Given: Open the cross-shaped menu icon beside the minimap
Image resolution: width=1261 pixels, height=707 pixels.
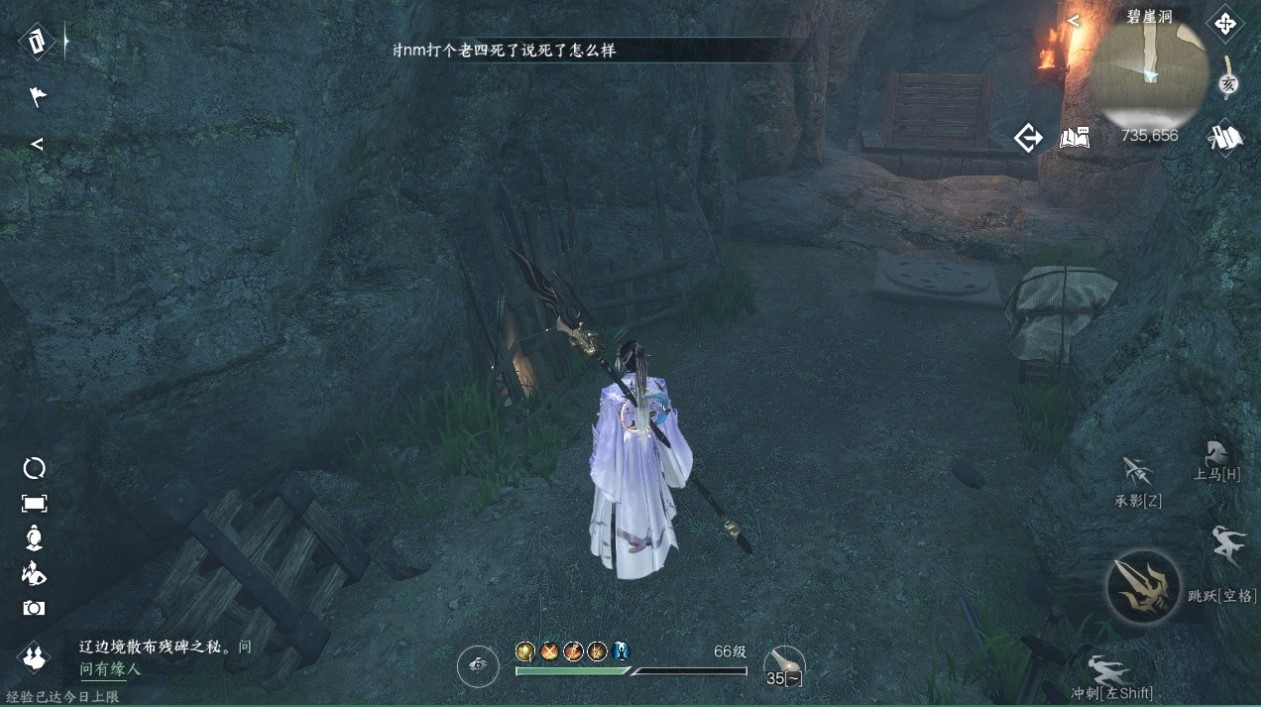Looking at the screenshot, I should tap(1225, 24).
